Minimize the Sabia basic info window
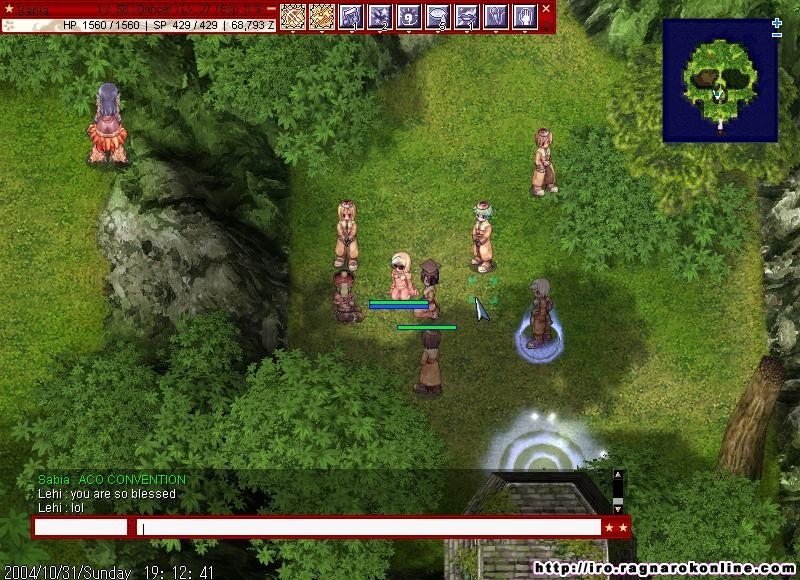The height and width of the screenshot is (580, 800). (271, 9)
